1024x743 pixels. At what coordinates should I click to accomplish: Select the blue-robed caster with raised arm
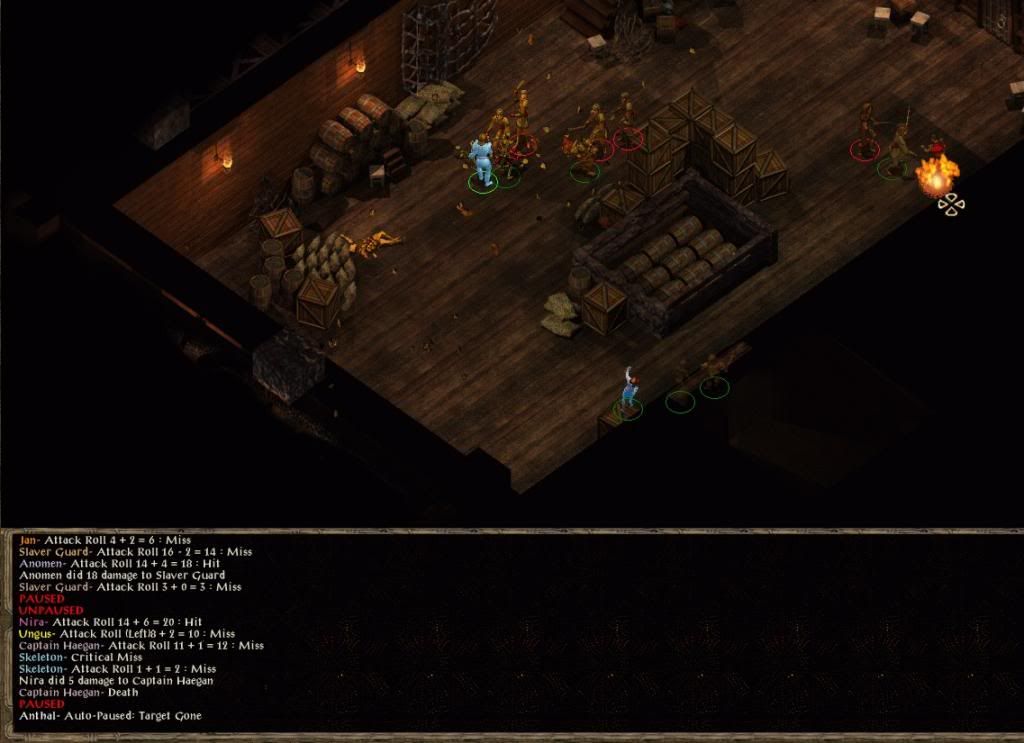tap(628, 389)
